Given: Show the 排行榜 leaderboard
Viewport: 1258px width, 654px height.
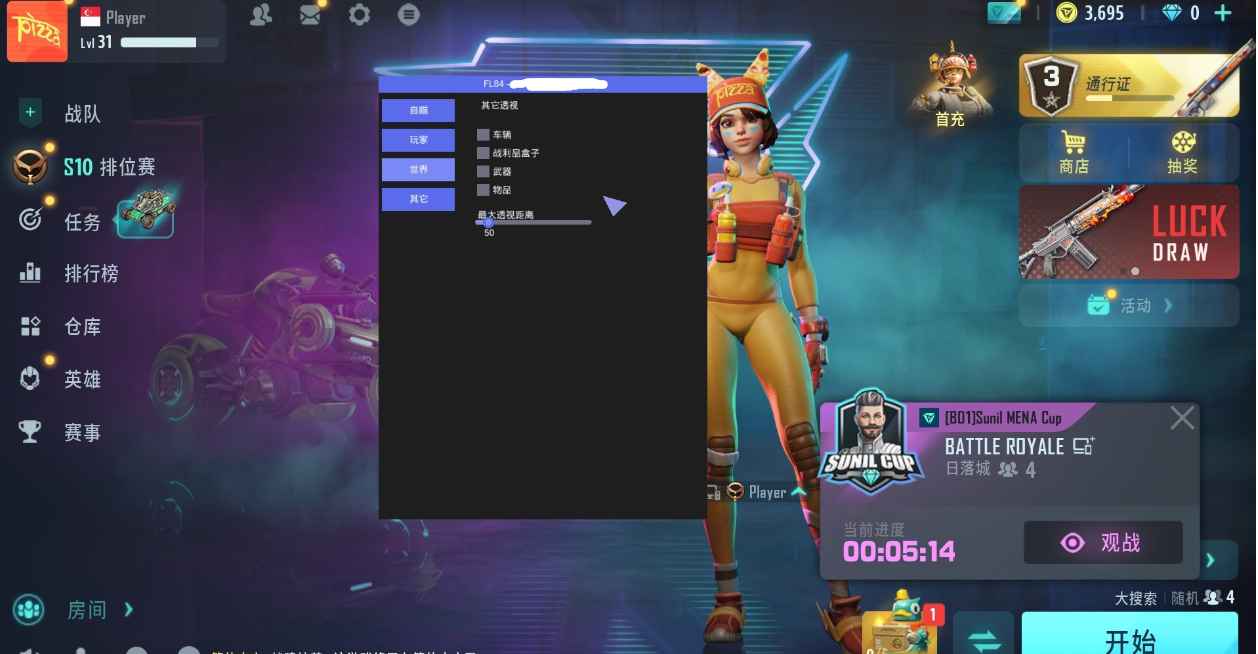Looking at the screenshot, I should coord(90,273).
